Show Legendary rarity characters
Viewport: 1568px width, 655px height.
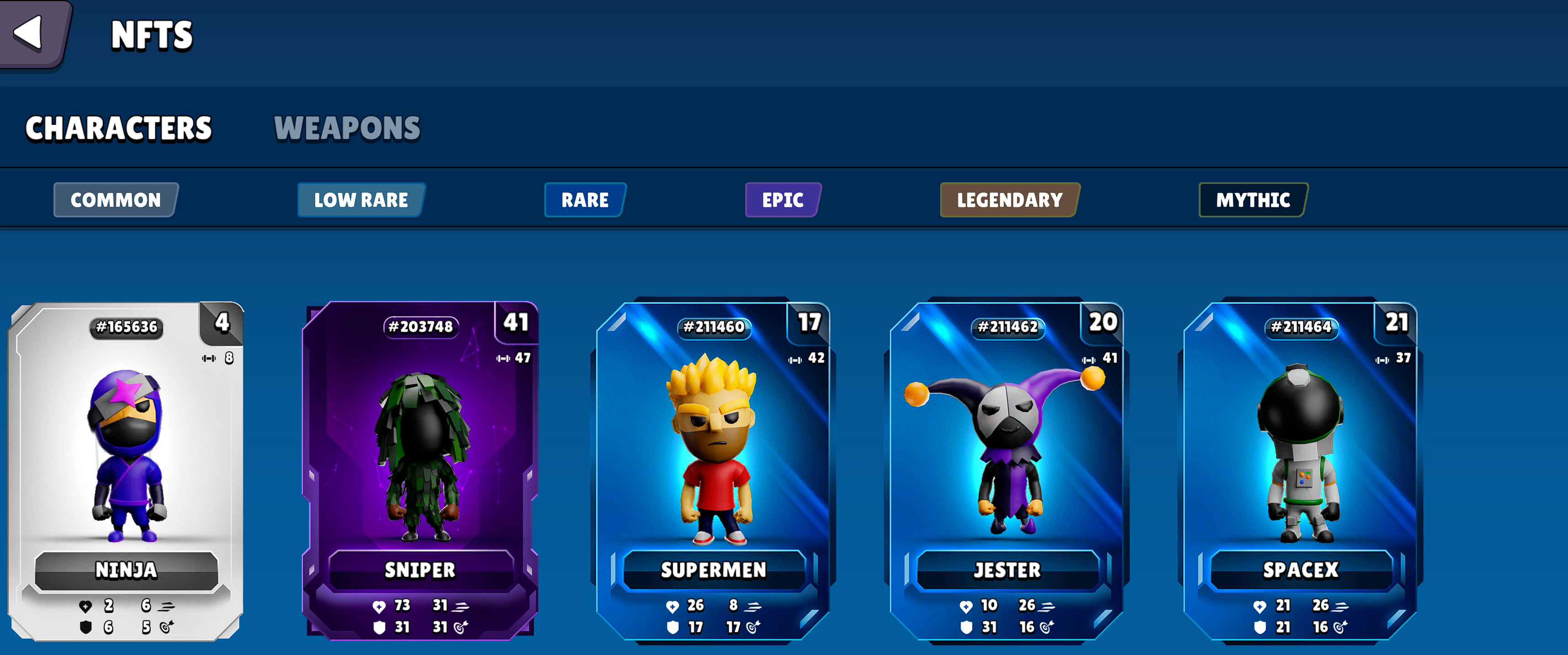1010,200
